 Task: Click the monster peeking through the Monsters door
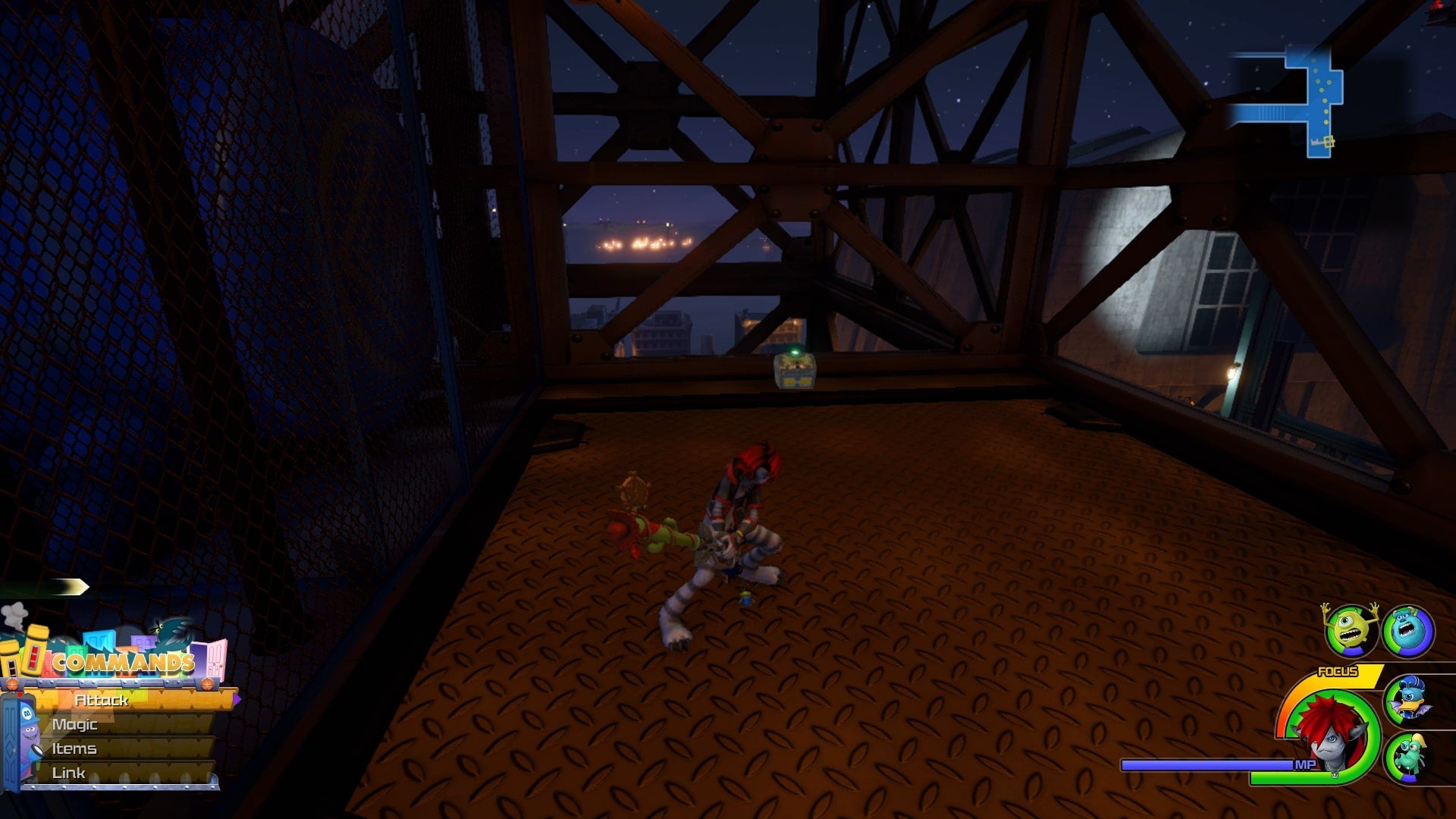coord(30,733)
